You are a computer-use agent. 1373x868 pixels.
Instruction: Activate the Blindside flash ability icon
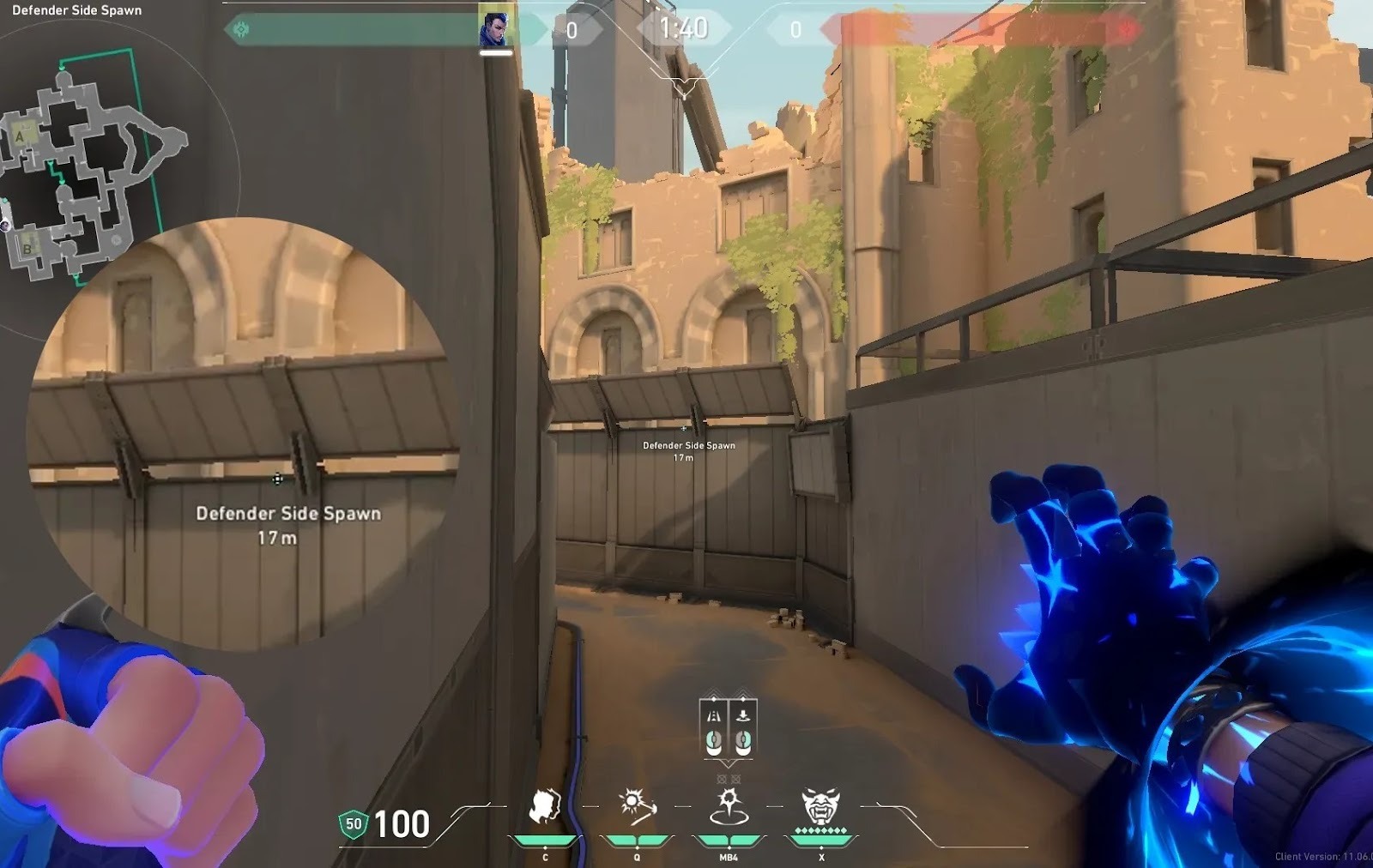(637, 808)
